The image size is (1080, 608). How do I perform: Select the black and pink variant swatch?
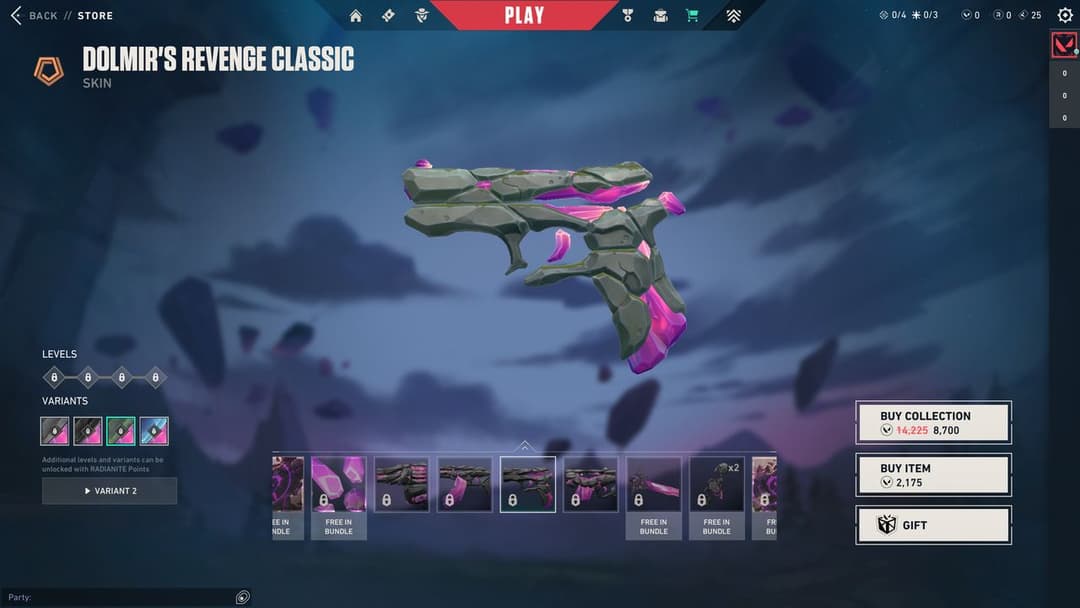point(88,431)
